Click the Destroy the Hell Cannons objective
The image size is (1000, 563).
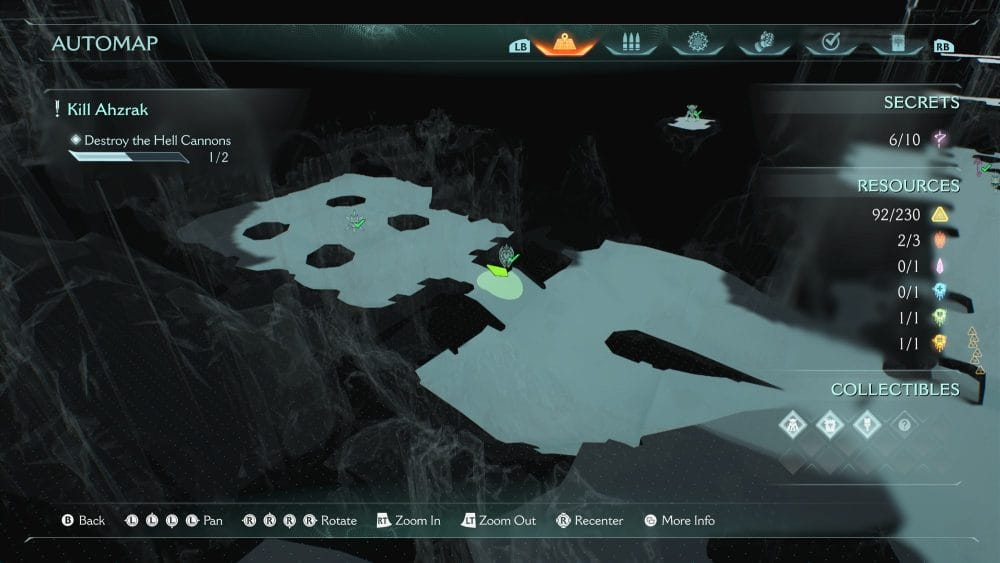tap(157, 140)
